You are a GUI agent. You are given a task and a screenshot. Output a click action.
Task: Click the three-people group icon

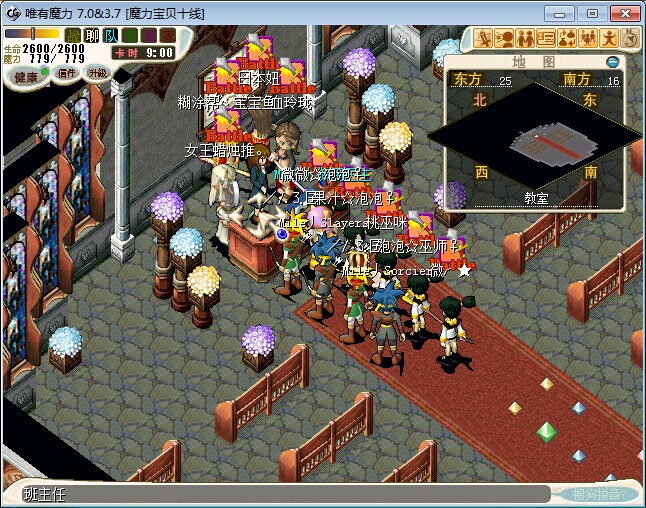[587, 39]
